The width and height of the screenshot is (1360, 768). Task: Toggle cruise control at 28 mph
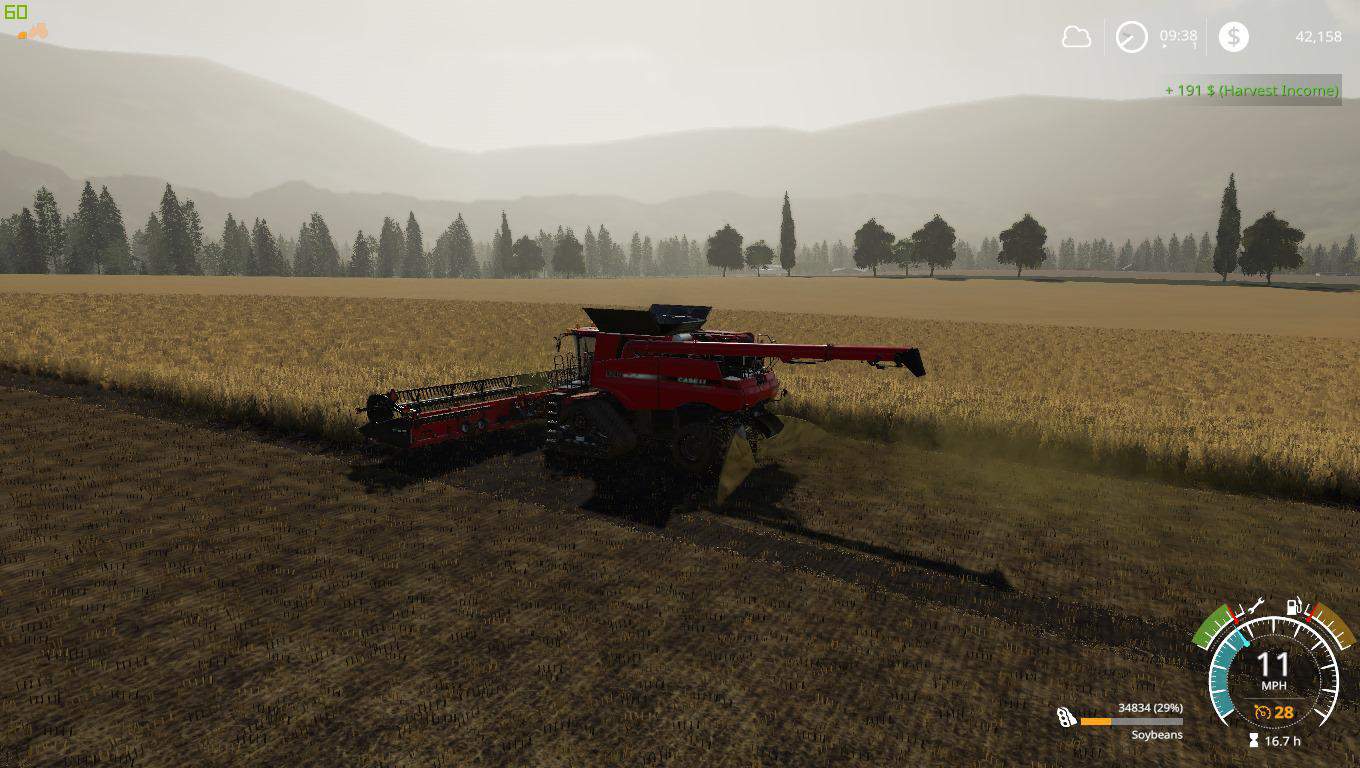[x=1283, y=713]
